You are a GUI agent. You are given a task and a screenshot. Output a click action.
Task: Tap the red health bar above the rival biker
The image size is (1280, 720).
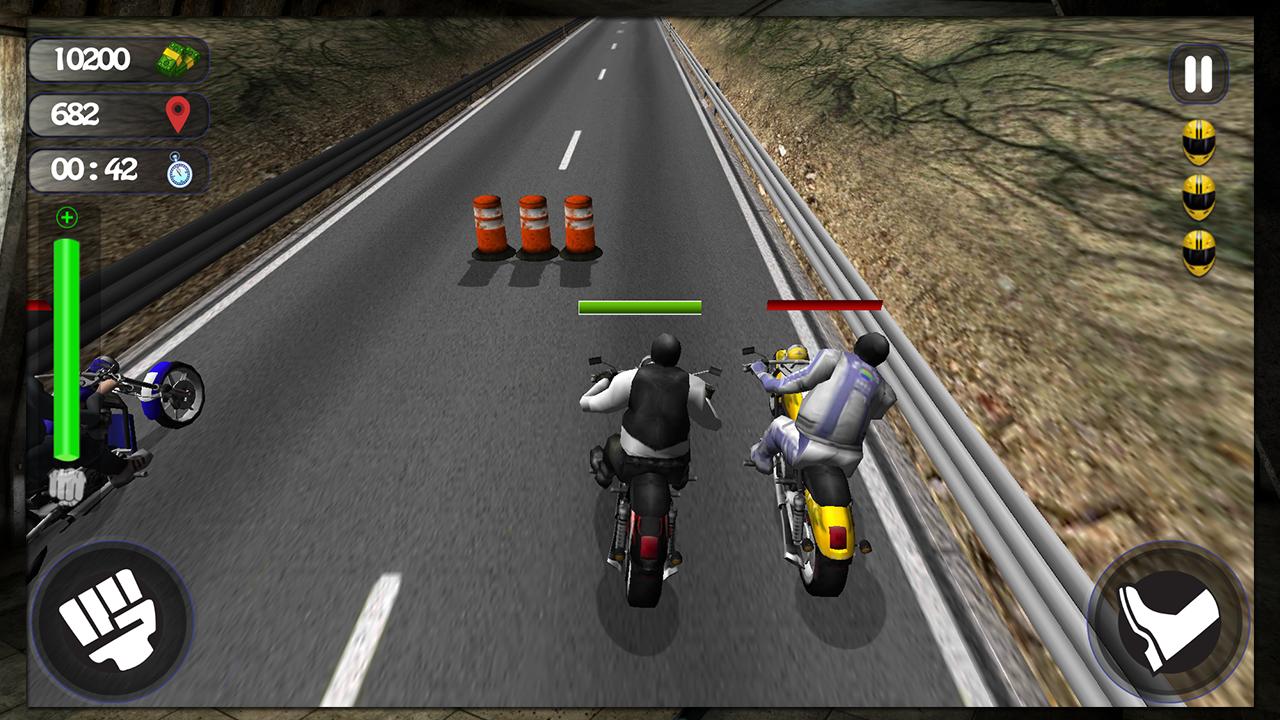point(824,303)
